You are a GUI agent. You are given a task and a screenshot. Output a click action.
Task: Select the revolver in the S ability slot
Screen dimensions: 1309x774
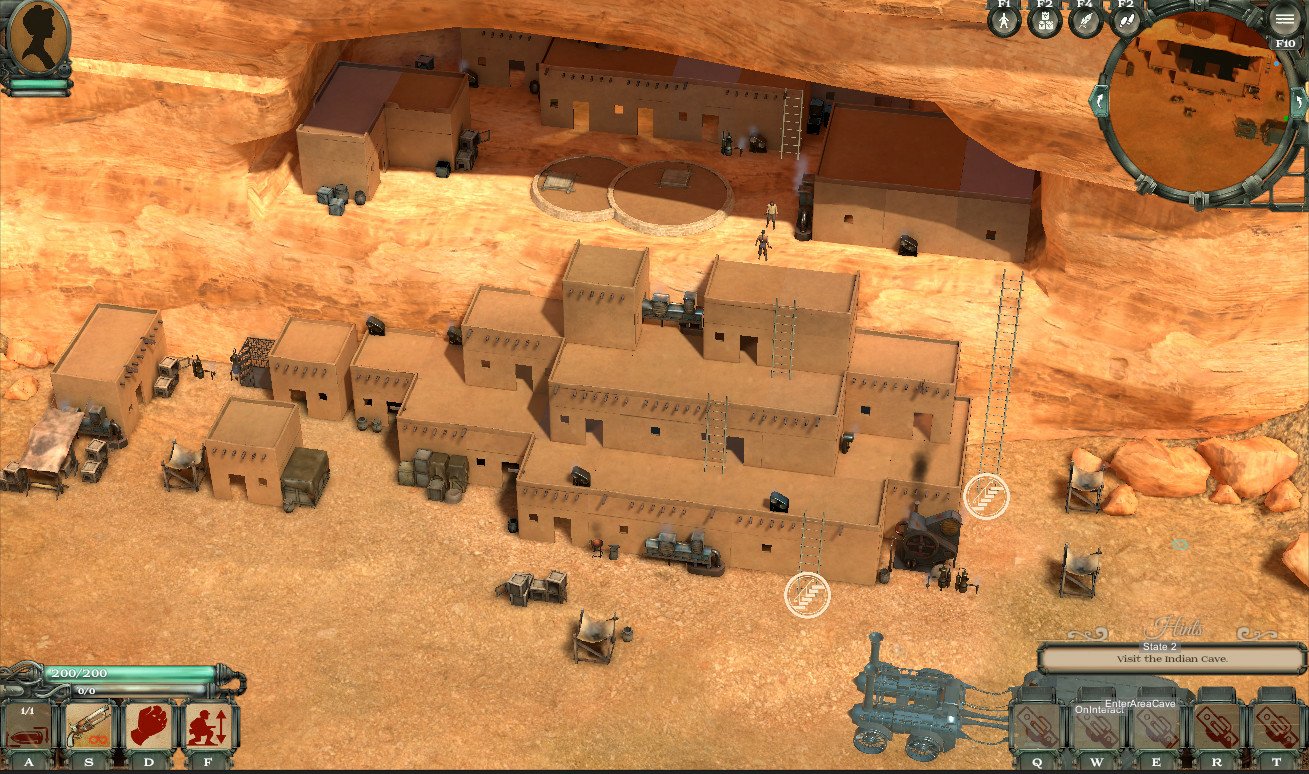90,725
